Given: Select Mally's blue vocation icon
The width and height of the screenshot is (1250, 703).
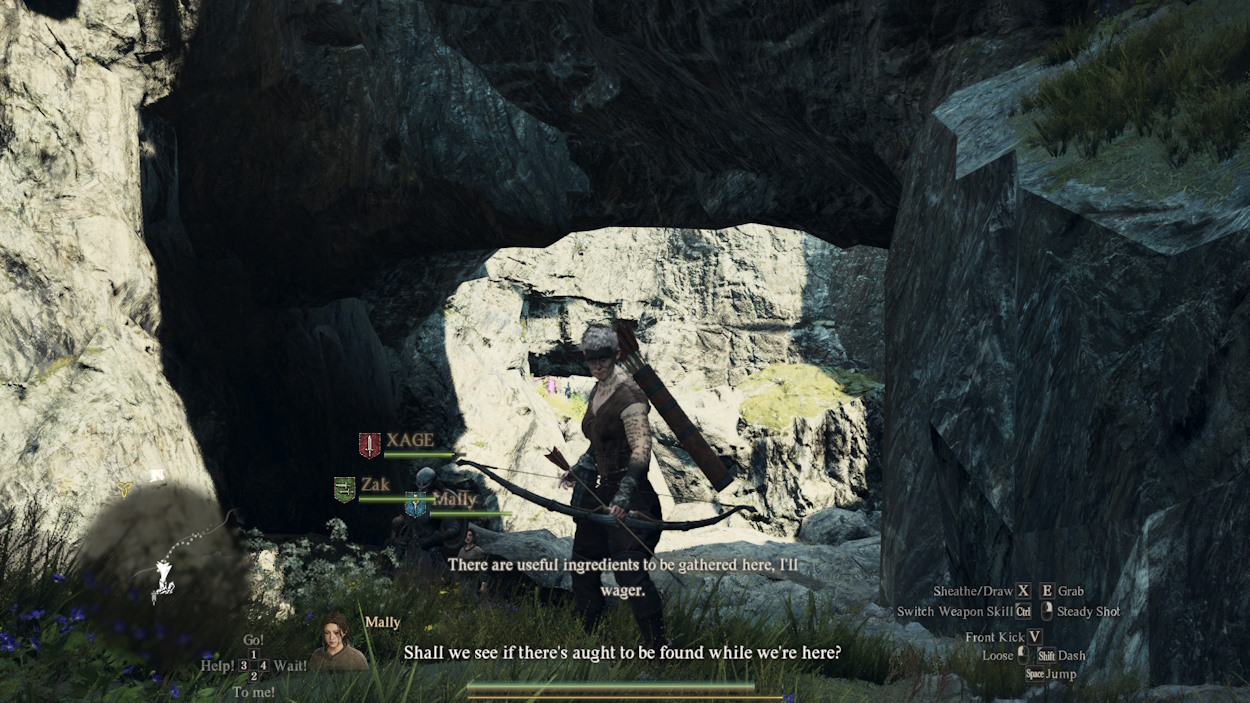Looking at the screenshot, I should (416, 504).
